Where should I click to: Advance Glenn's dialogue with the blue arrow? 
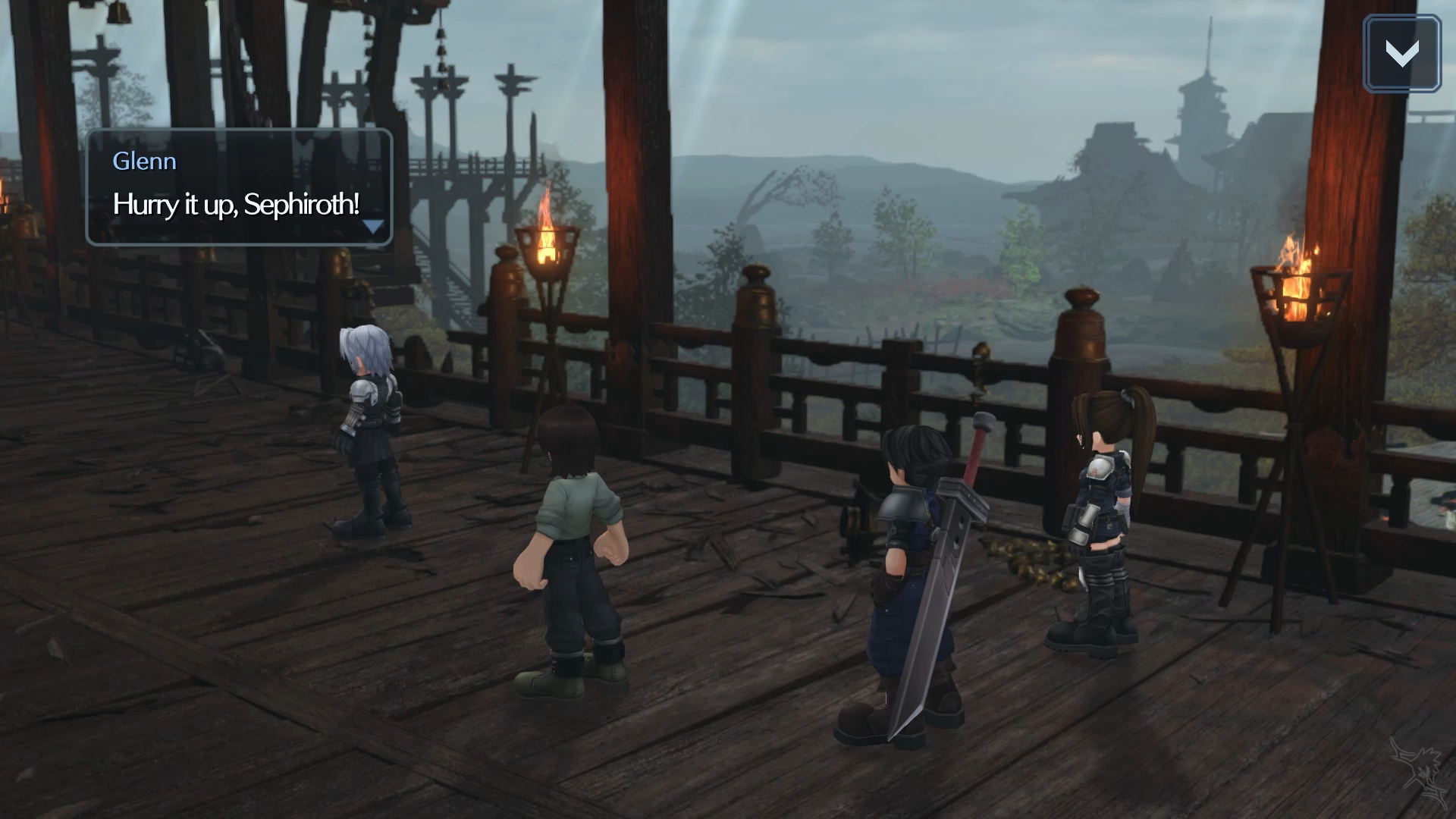coord(373,226)
